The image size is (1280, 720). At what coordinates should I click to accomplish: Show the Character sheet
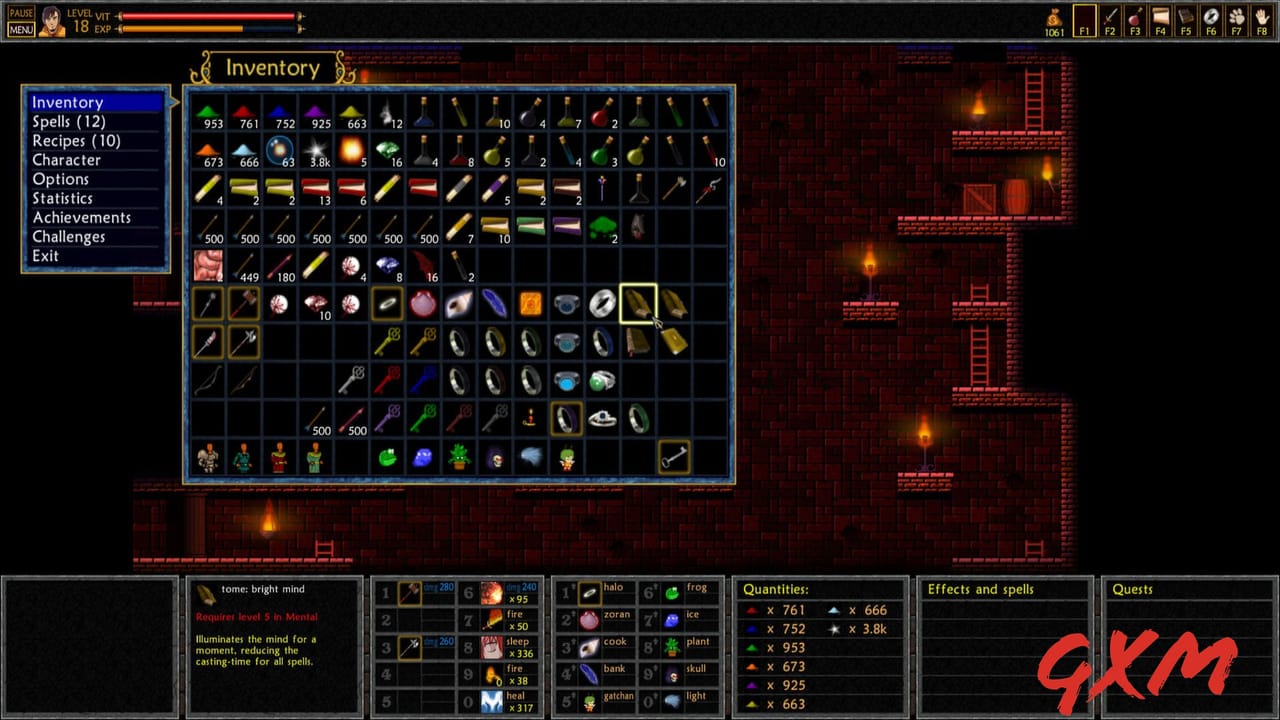click(66, 160)
